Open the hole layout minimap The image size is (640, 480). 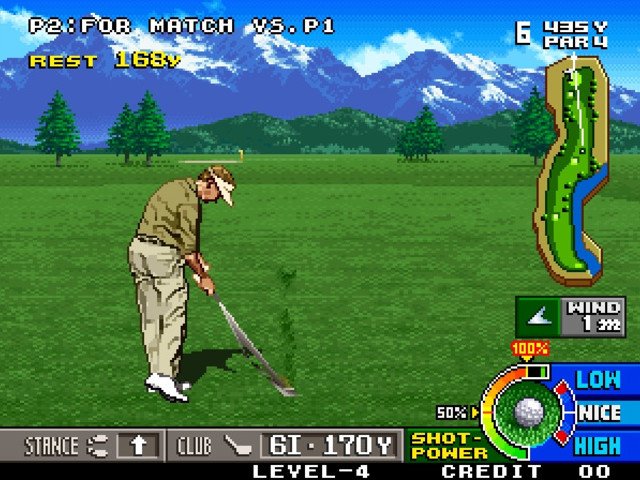click(570, 167)
